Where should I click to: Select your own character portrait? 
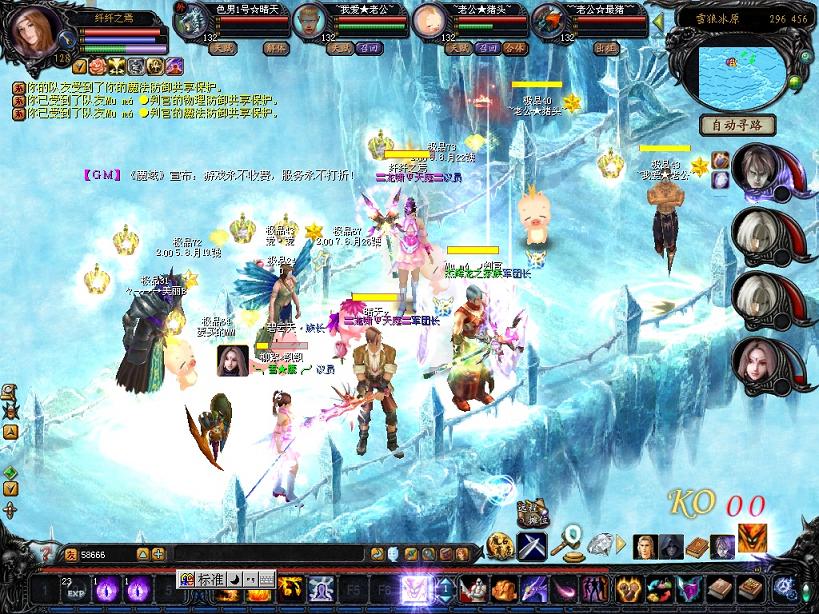pyautogui.click(x=36, y=33)
